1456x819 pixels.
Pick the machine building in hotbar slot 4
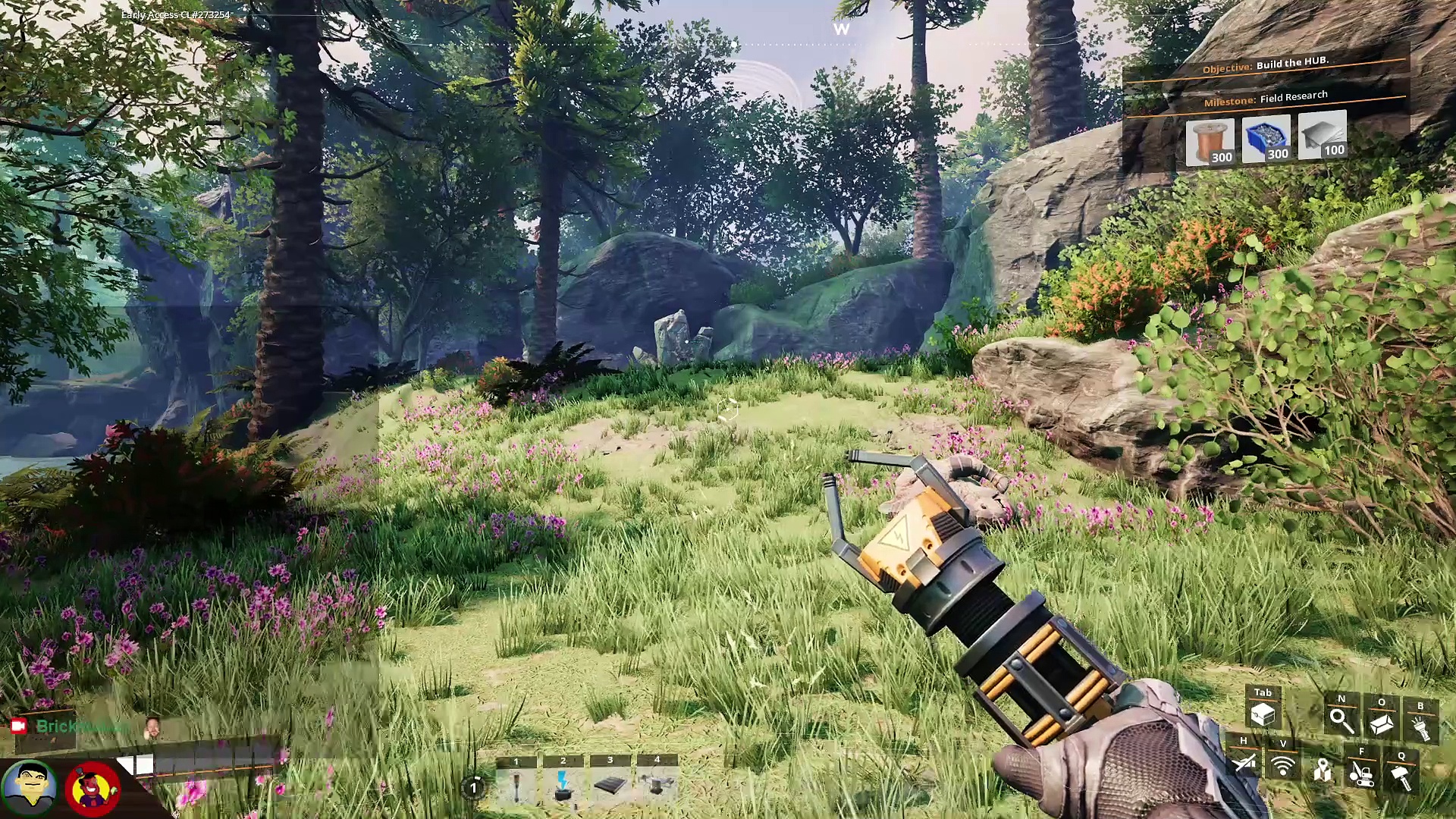tap(657, 786)
